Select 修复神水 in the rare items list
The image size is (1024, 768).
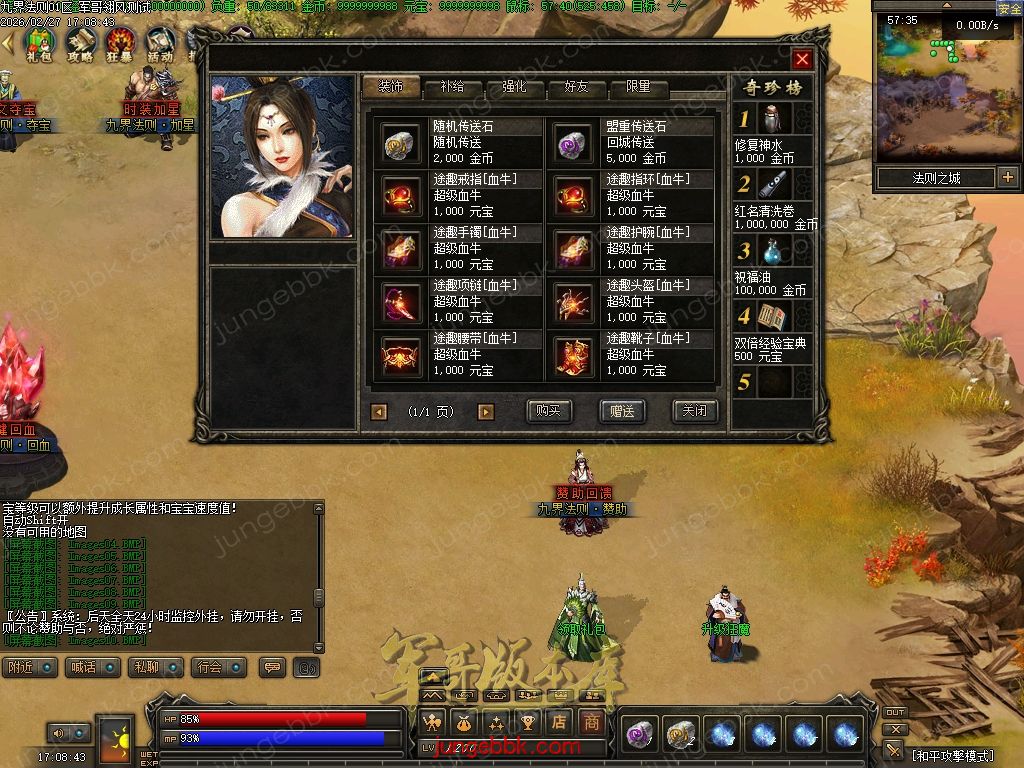coord(772,121)
